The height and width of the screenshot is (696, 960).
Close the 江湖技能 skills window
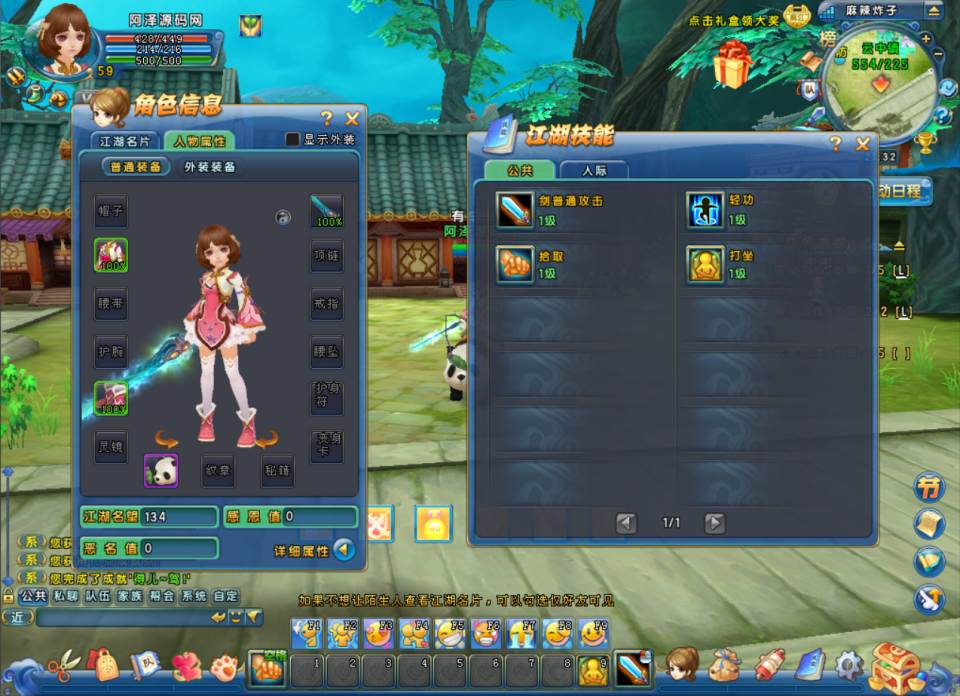[863, 144]
